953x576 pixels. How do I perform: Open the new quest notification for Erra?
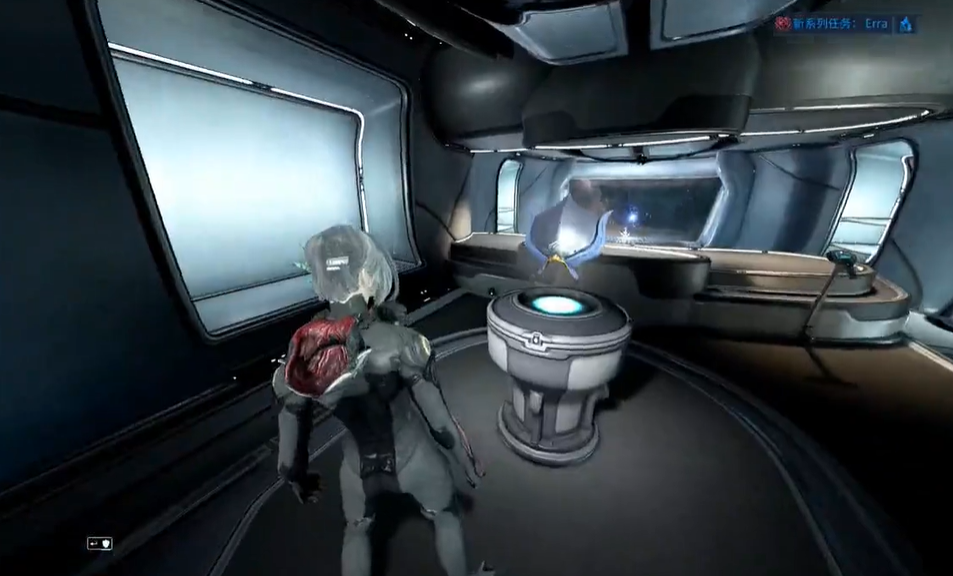coord(839,23)
